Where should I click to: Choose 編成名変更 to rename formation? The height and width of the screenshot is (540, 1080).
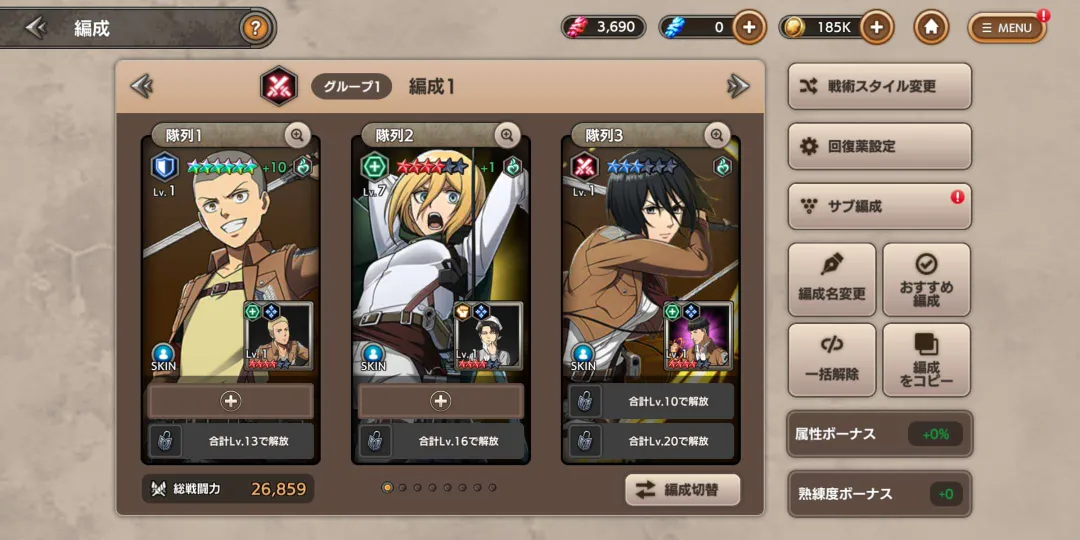(x=832, y=279)
